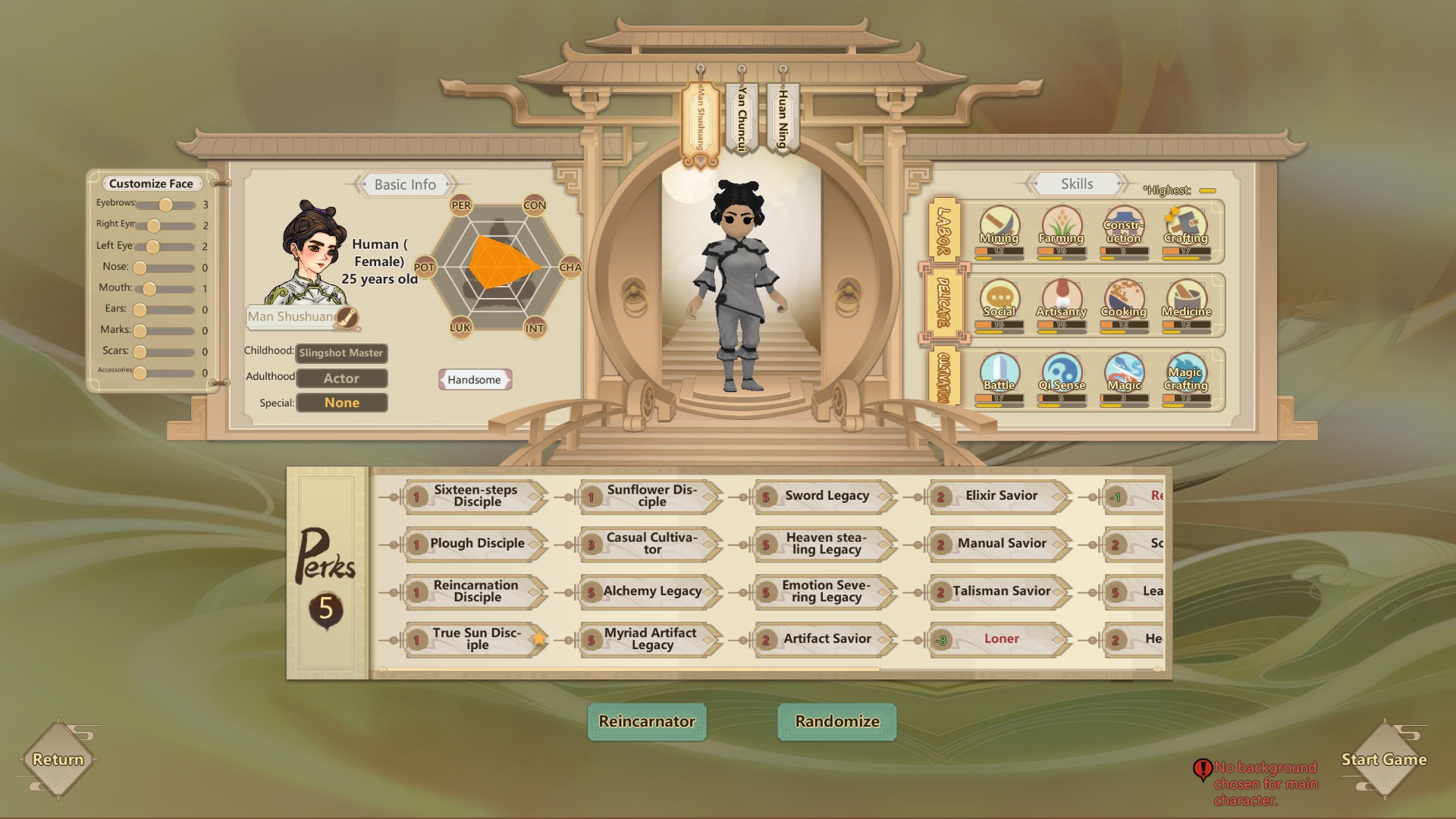Image resolution: width=1456 pixels, height=819 pixels.
Task: Toggle the Loner perk
Action: click(1001, 639)
